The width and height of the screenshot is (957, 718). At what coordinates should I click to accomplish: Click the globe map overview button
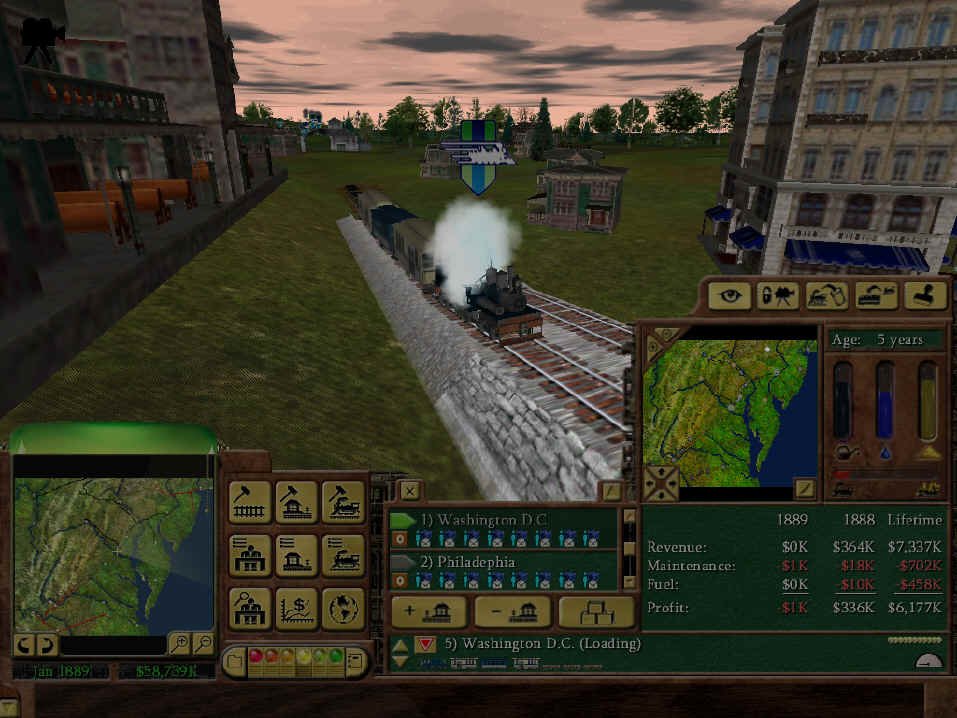tap(343, 608)
